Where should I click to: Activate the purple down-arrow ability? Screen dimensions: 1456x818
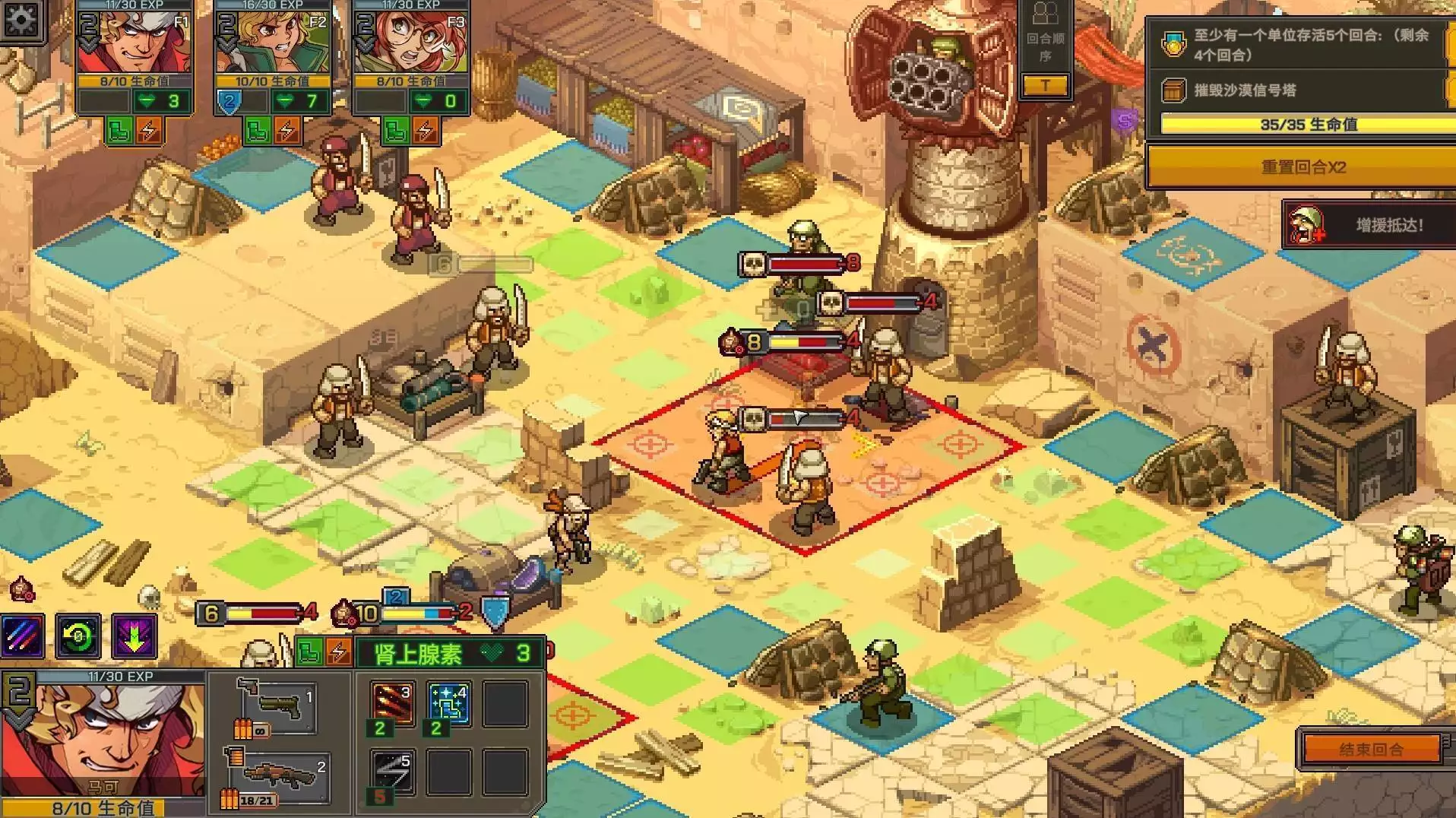[x=135, y=636]
